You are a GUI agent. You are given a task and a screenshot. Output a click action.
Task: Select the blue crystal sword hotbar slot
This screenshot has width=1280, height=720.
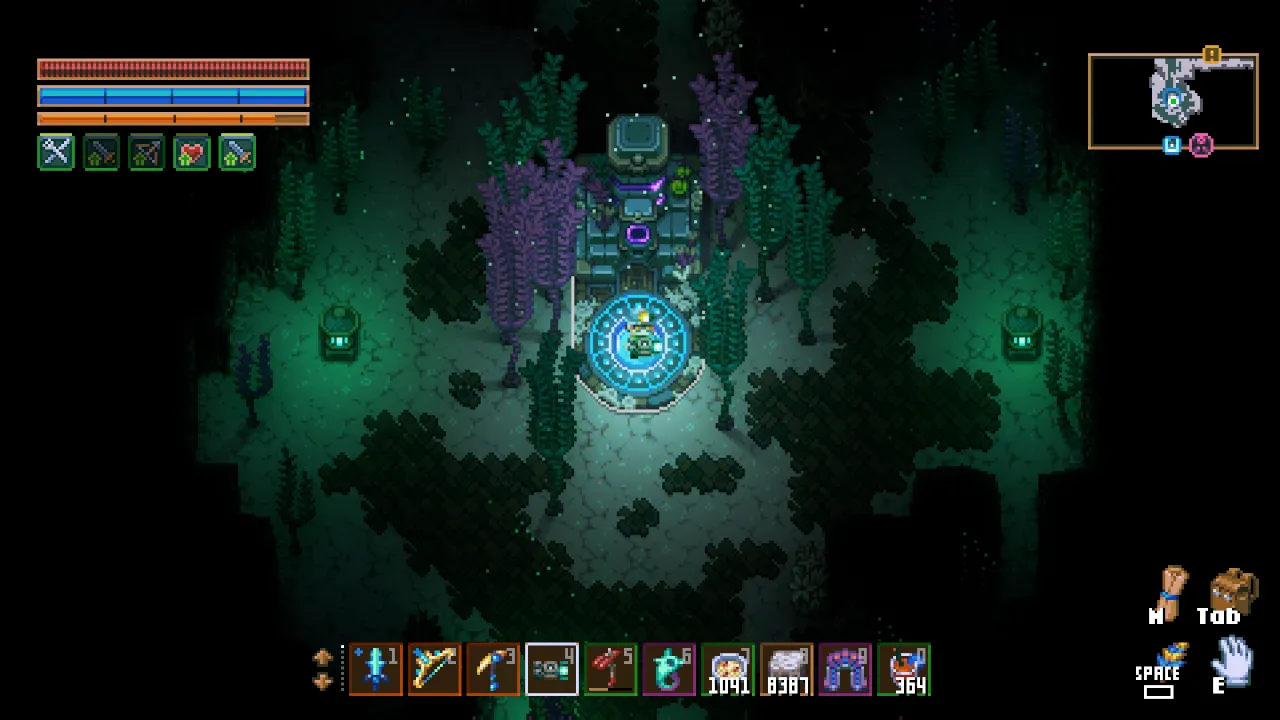click(376, 669)
